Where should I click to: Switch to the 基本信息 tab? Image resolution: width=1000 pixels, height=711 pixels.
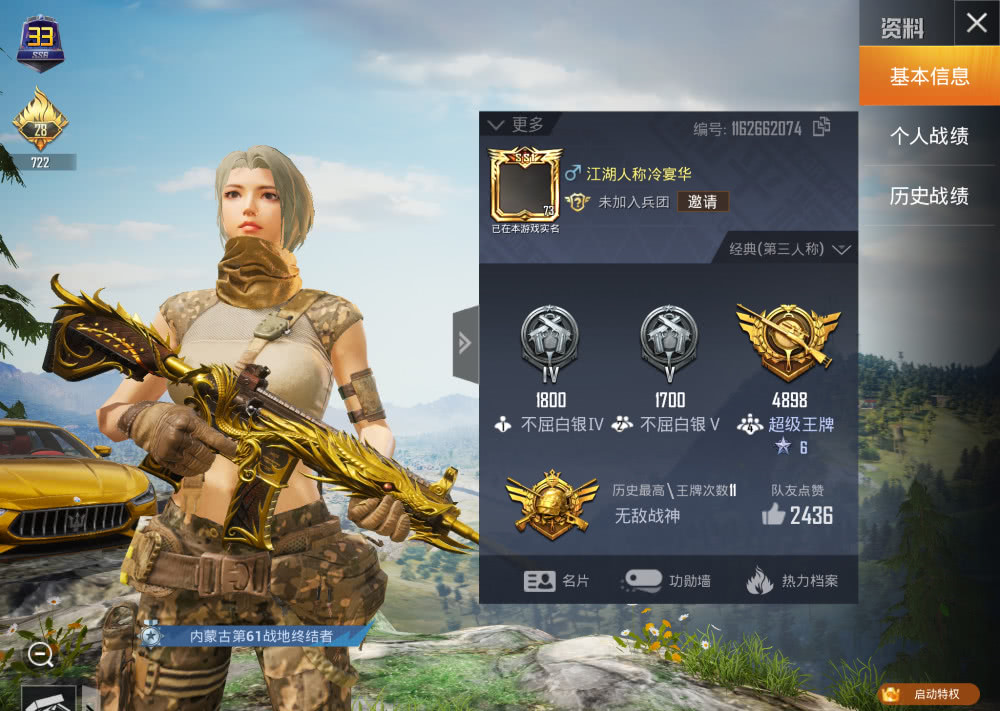pos(929,76)
